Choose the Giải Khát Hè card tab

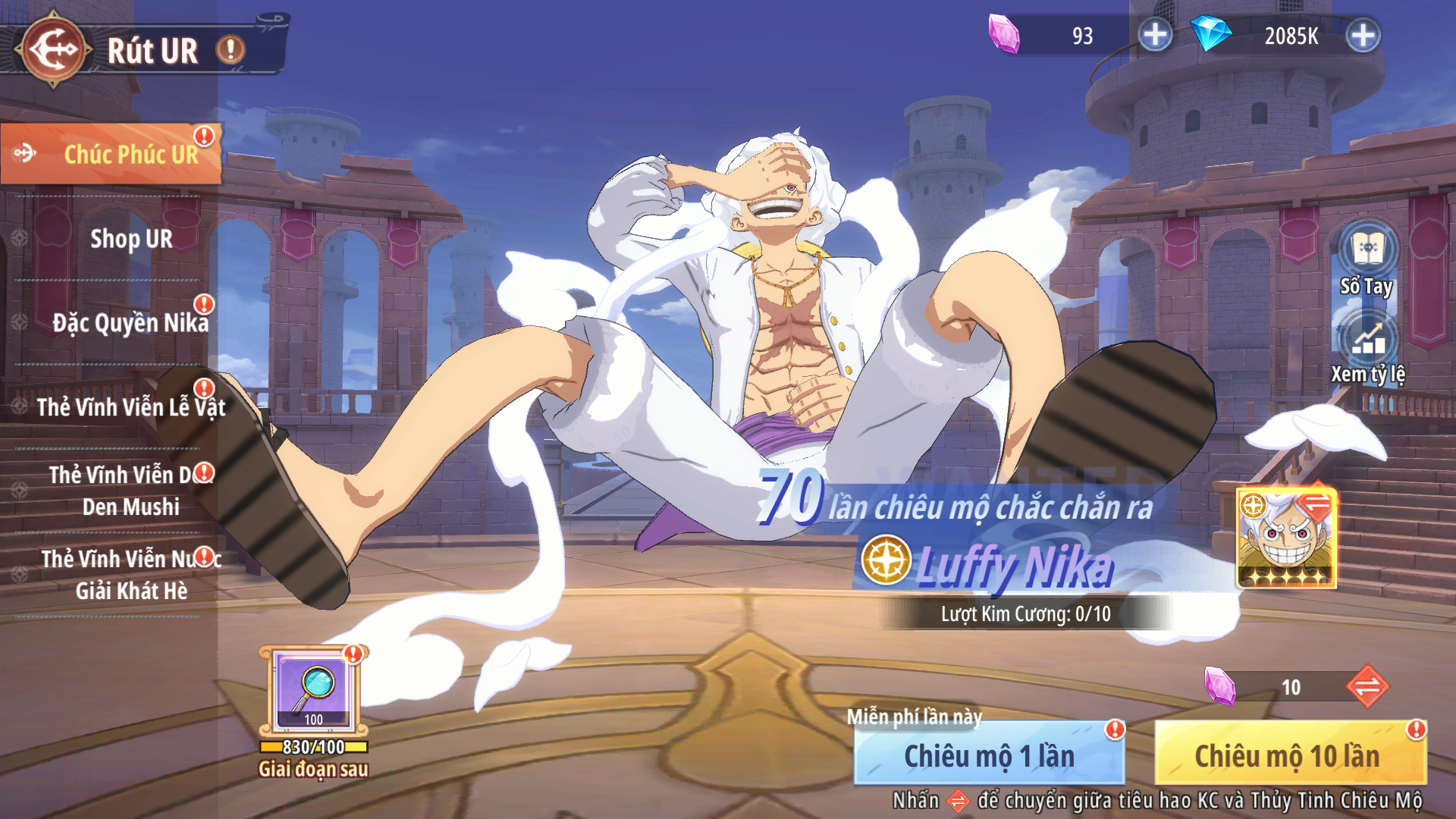(x=130, y=575)
